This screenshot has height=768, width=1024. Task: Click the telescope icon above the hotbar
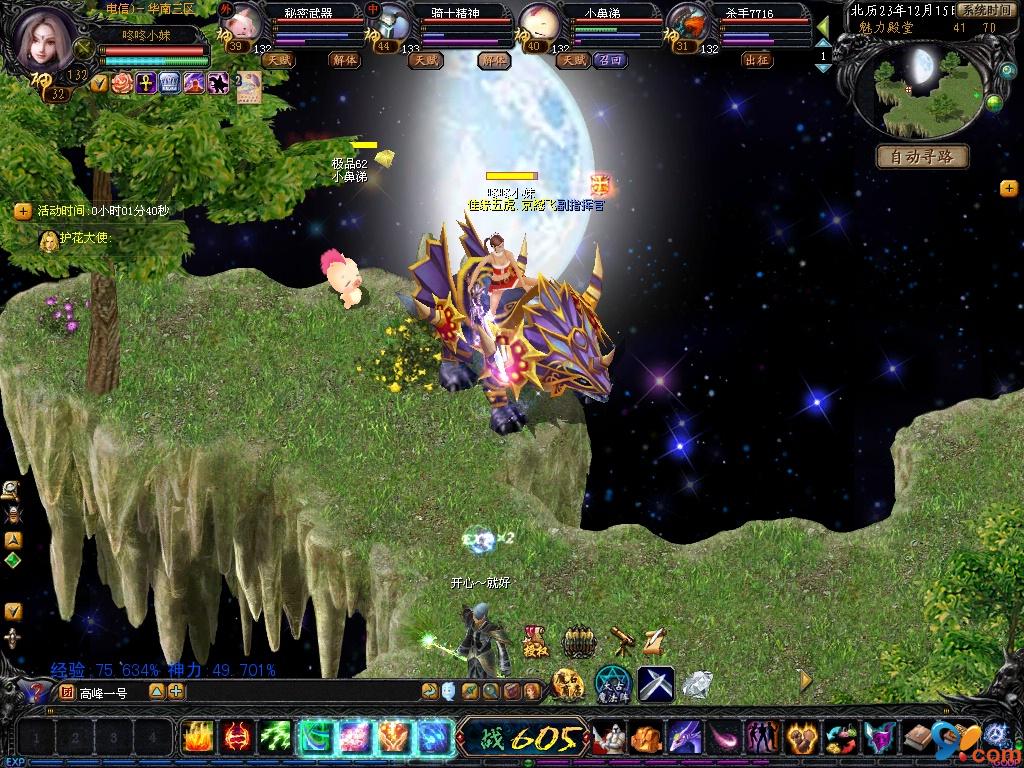point(621,641)
